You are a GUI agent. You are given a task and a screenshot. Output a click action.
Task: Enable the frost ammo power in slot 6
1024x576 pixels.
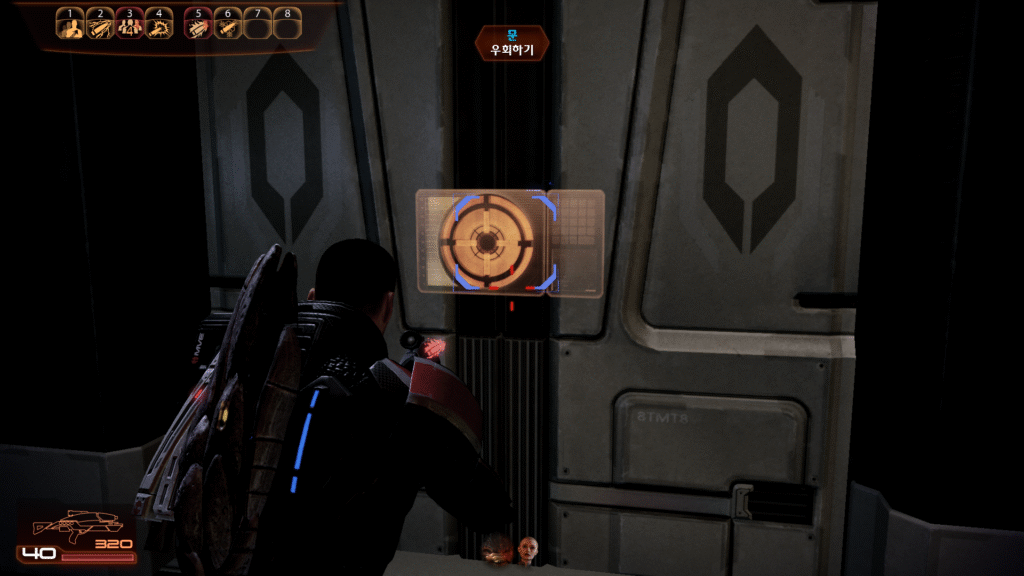pyautogui.click(x=227, y=26)
